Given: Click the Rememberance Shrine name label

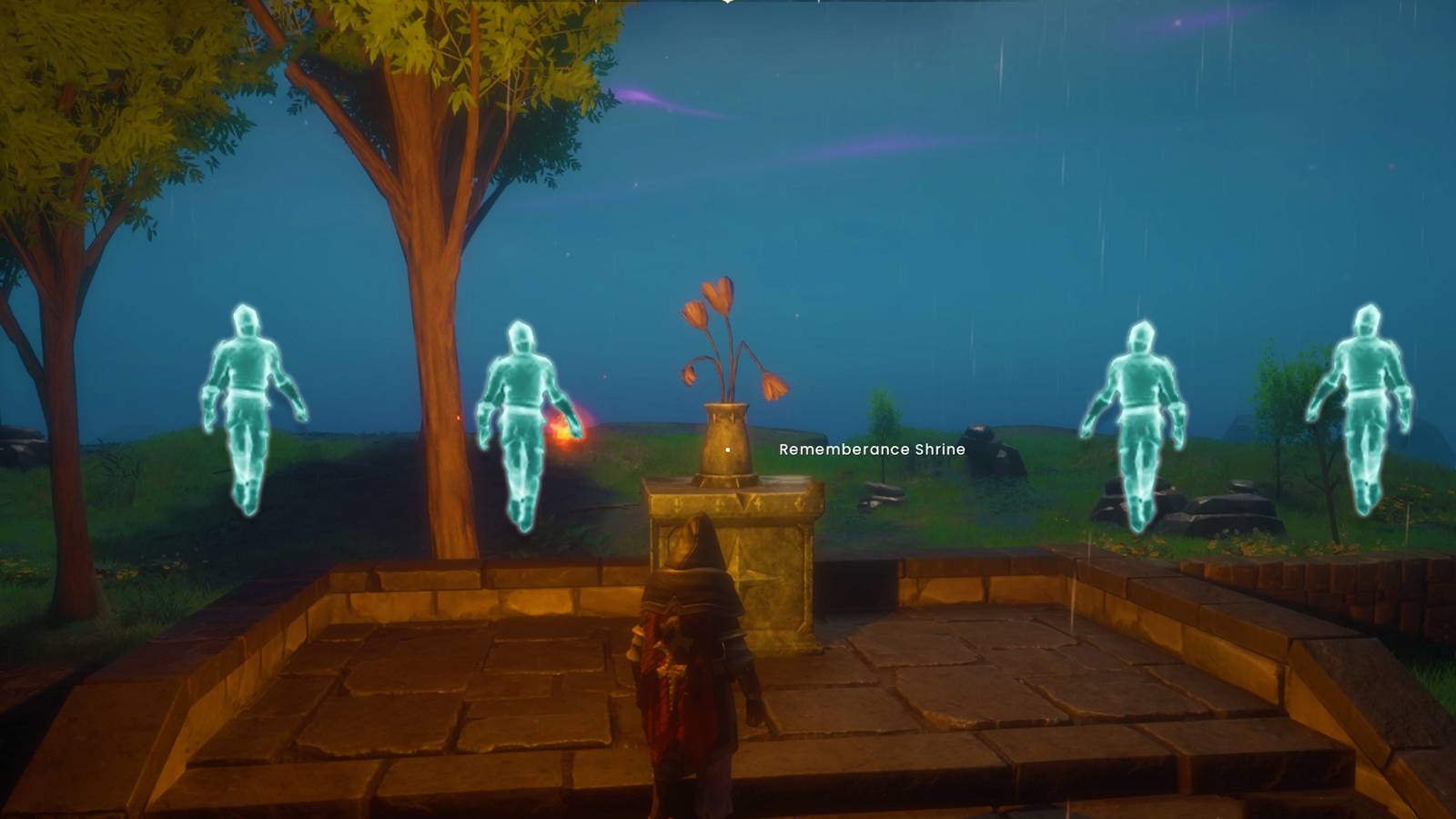Looking at the screenshot, I should 872,450.
